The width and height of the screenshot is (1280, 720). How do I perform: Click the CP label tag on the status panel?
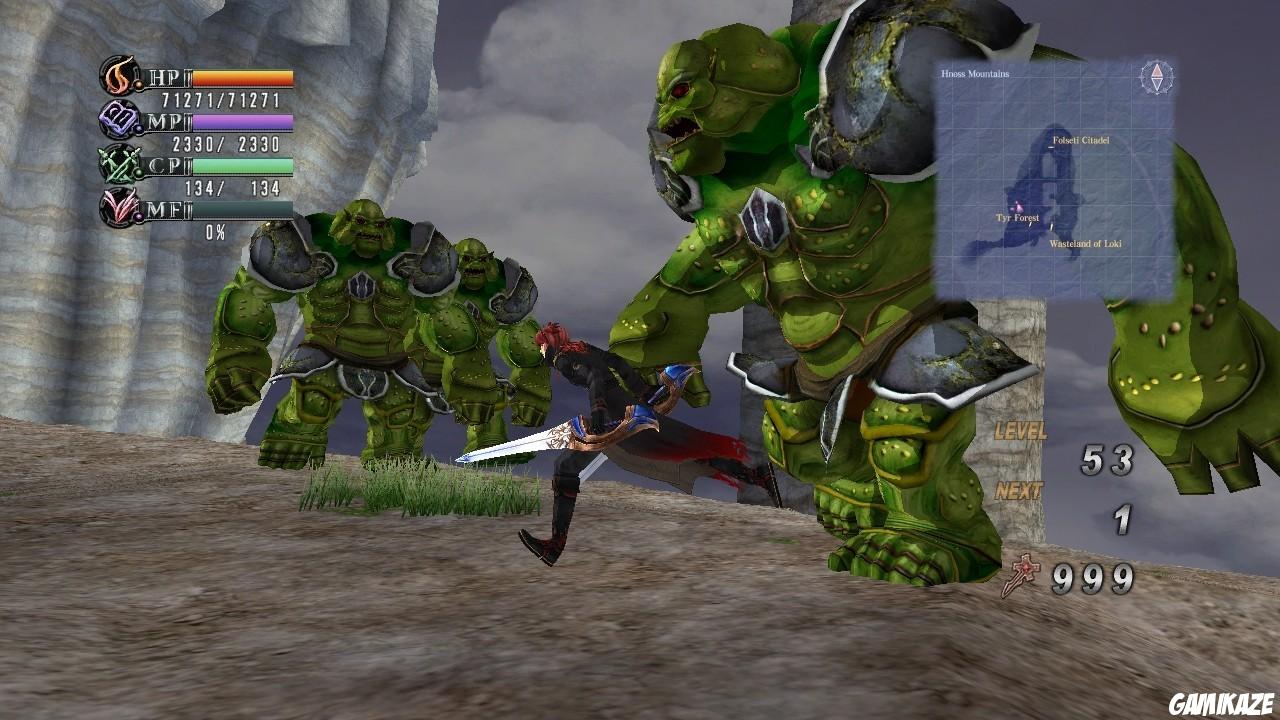164,164
